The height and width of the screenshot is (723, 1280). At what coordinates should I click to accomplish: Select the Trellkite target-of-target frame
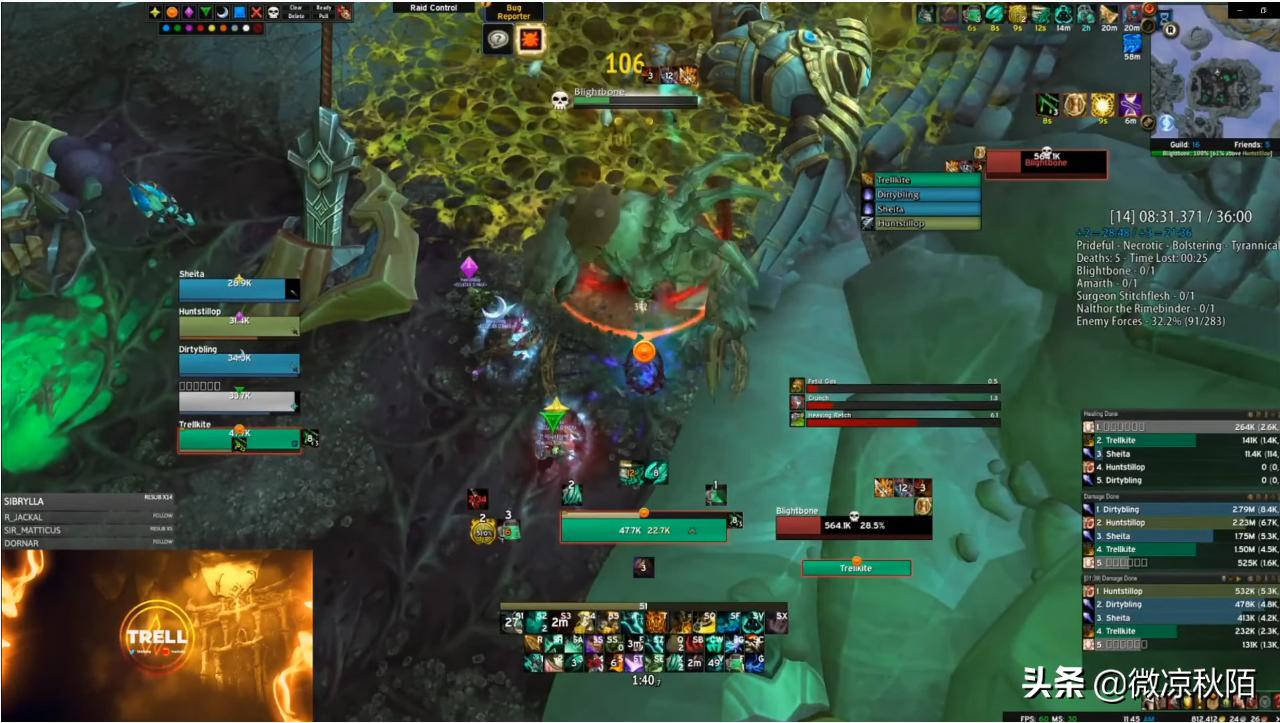click(x=856, y=568)
